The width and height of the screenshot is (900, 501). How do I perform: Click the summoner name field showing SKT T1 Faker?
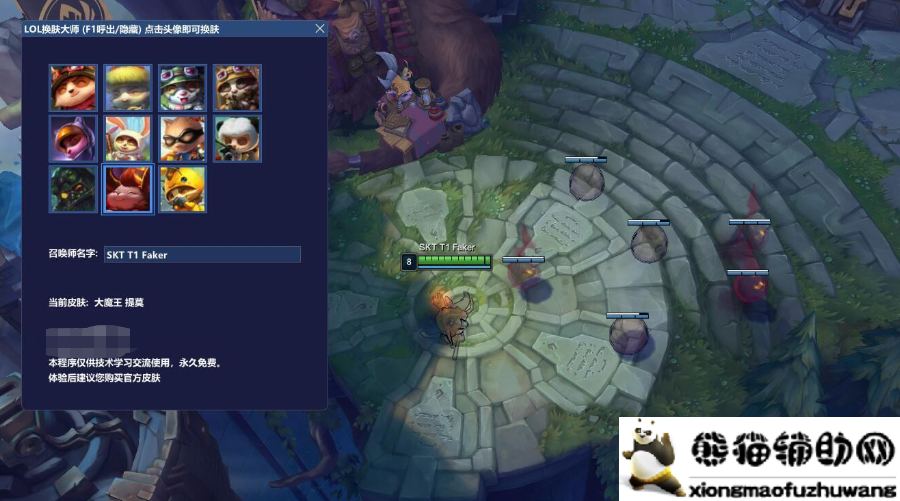[x=202, y=255]
